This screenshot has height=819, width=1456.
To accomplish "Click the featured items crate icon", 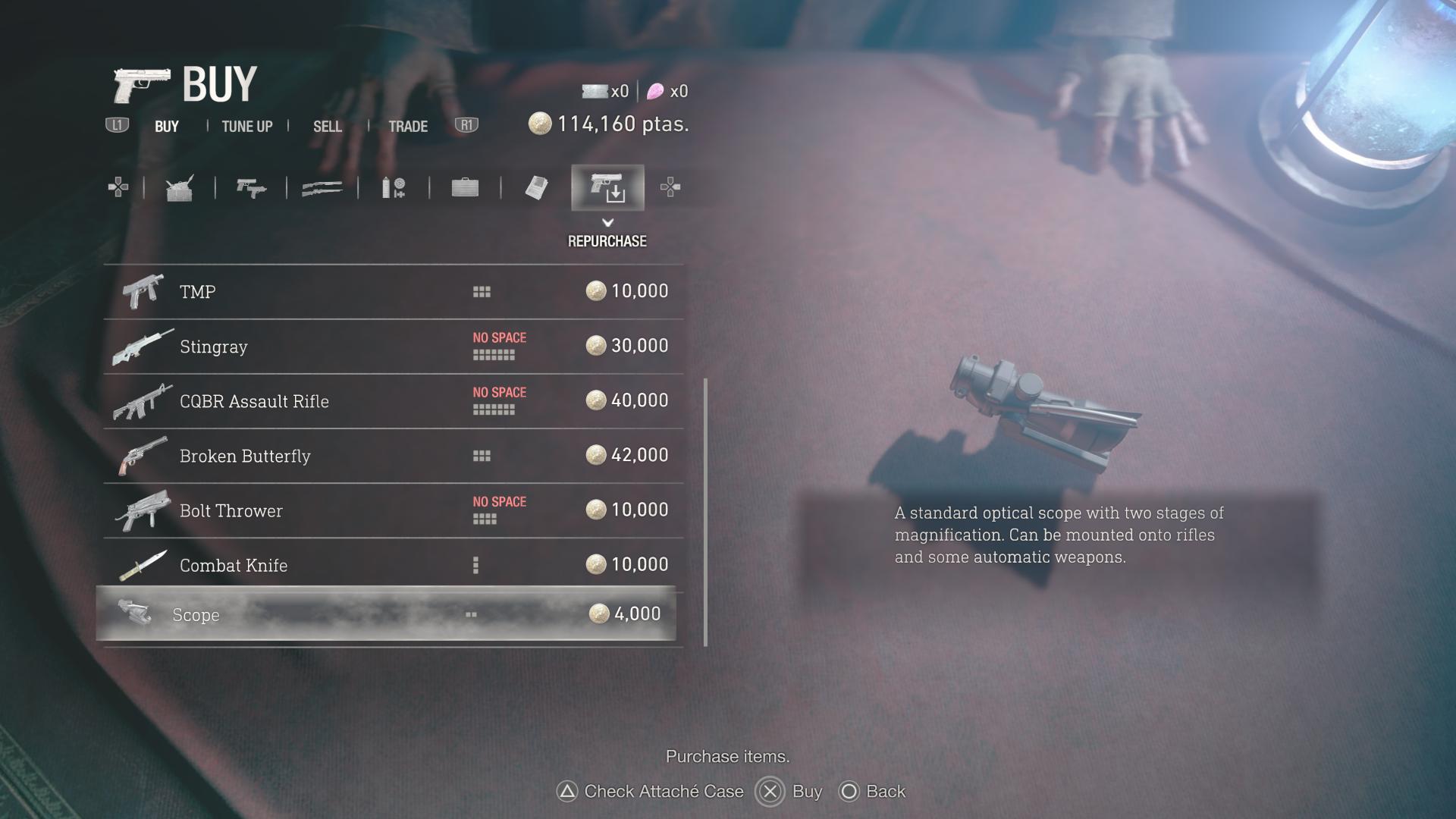I will point(180,187).
